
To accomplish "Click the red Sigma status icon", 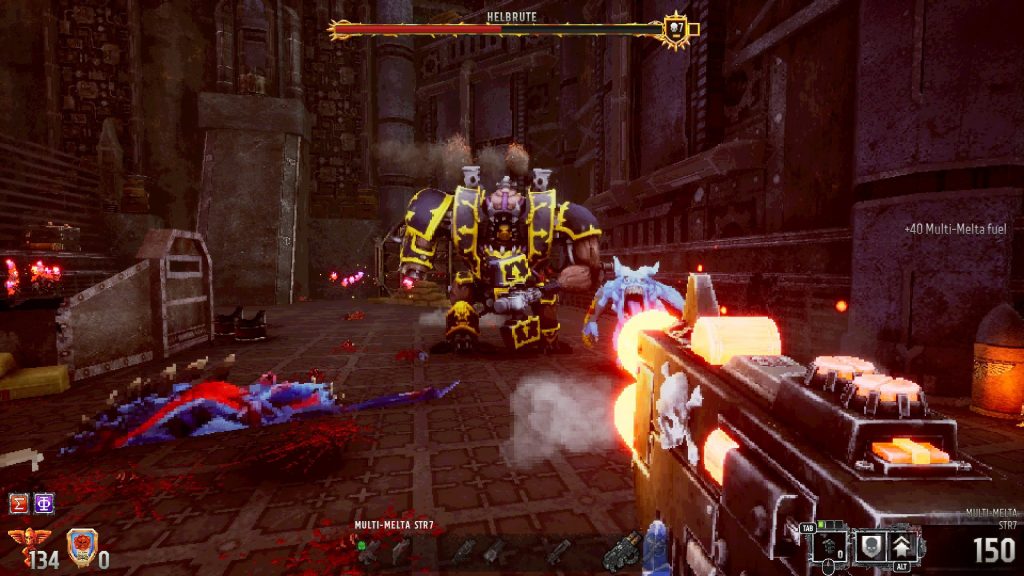I will [18, 503].
